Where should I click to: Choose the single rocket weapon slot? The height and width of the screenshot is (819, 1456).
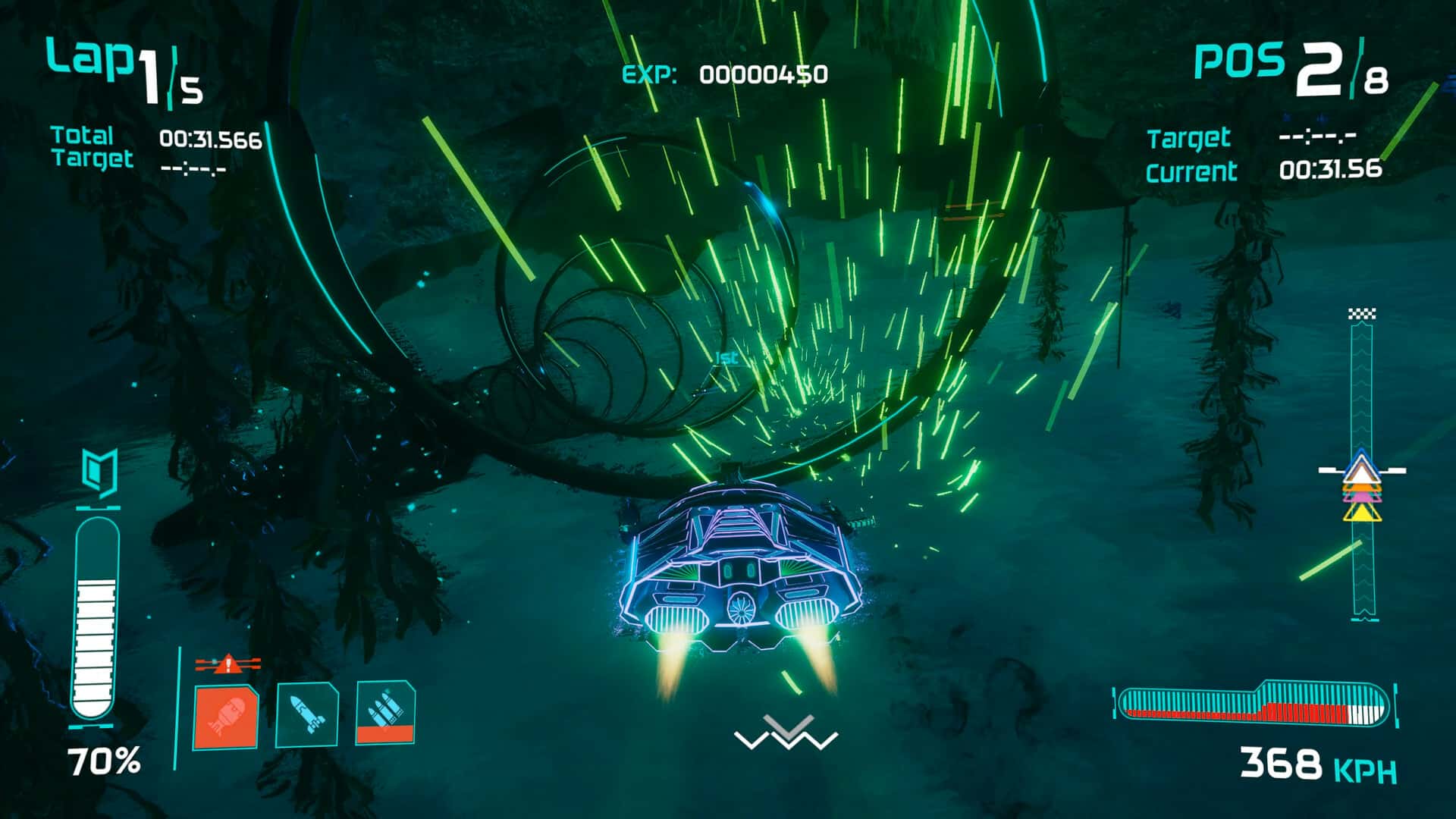point(306,714)
